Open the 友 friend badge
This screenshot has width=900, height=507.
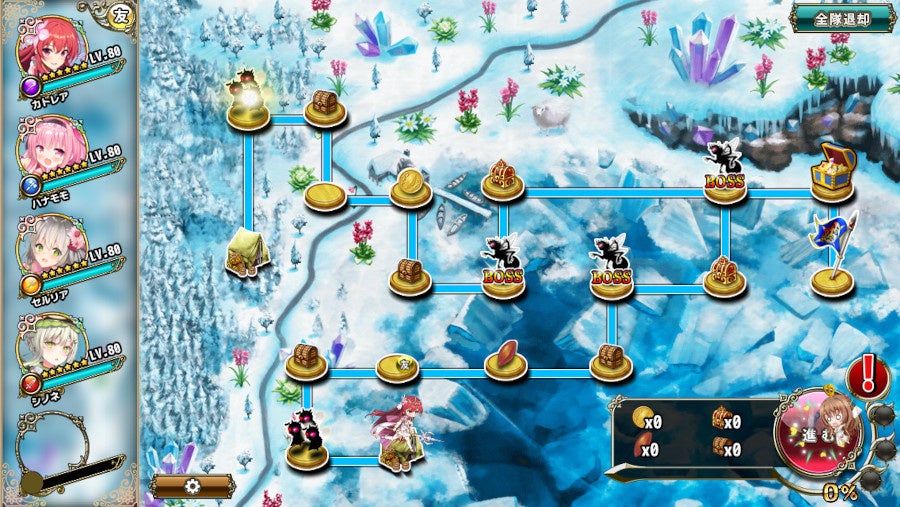pos(120,14)
